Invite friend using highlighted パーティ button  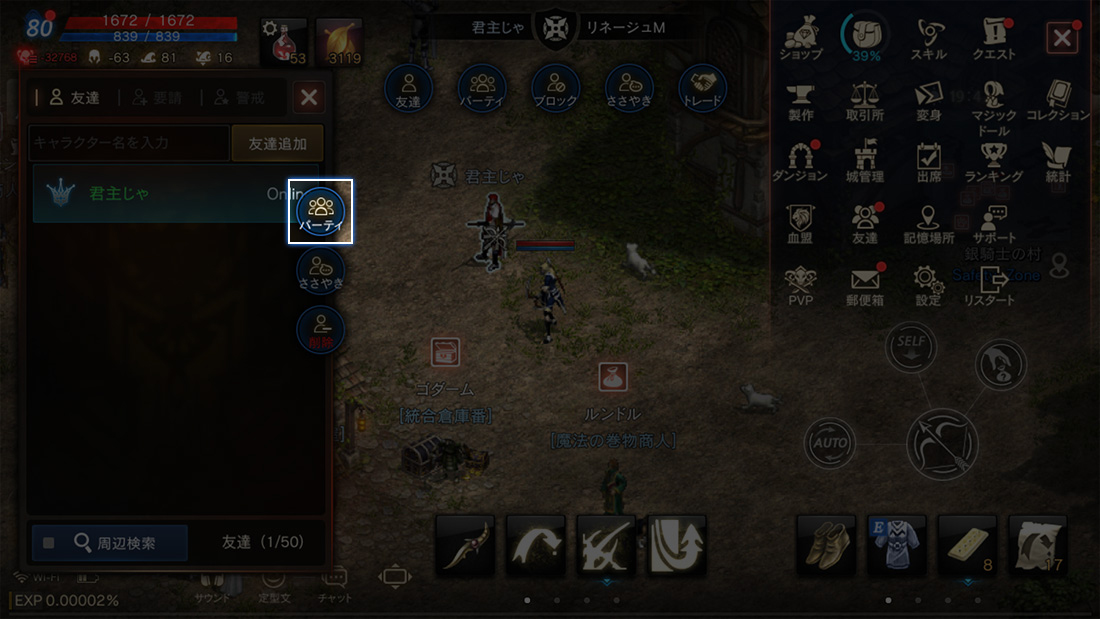click(321, 211)
